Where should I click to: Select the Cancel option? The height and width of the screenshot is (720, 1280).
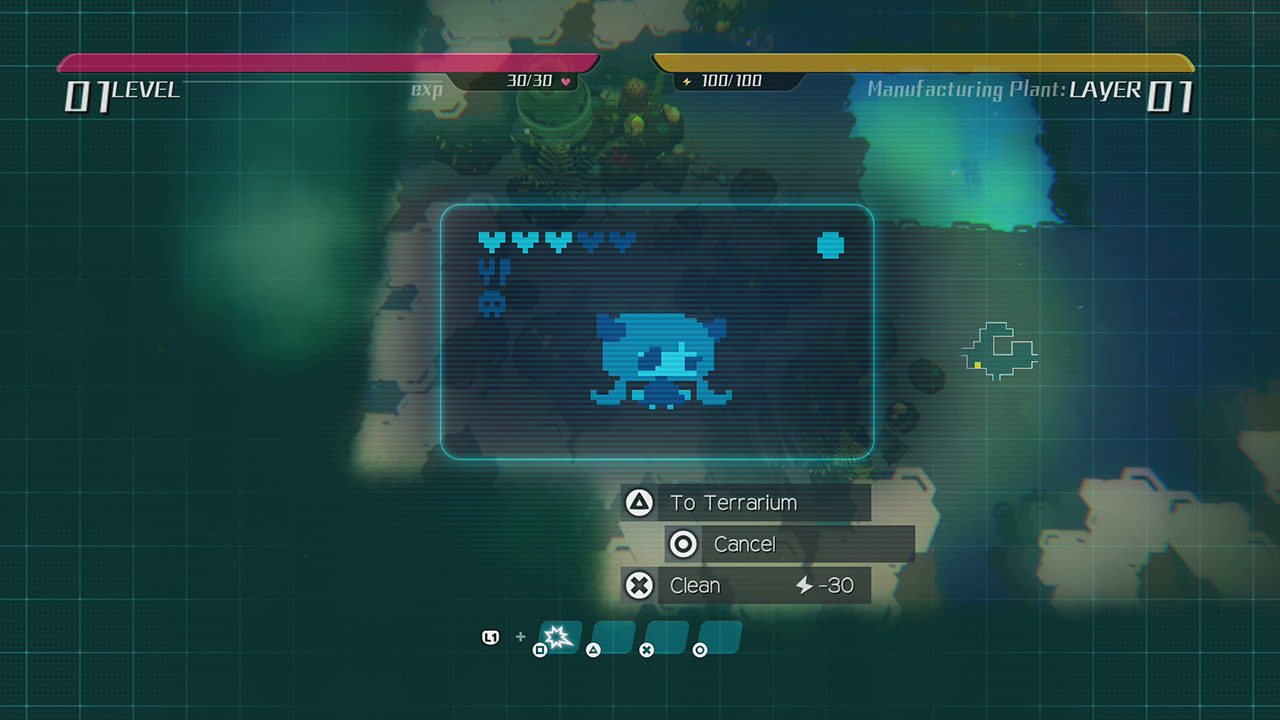click(x=789, y=544)
